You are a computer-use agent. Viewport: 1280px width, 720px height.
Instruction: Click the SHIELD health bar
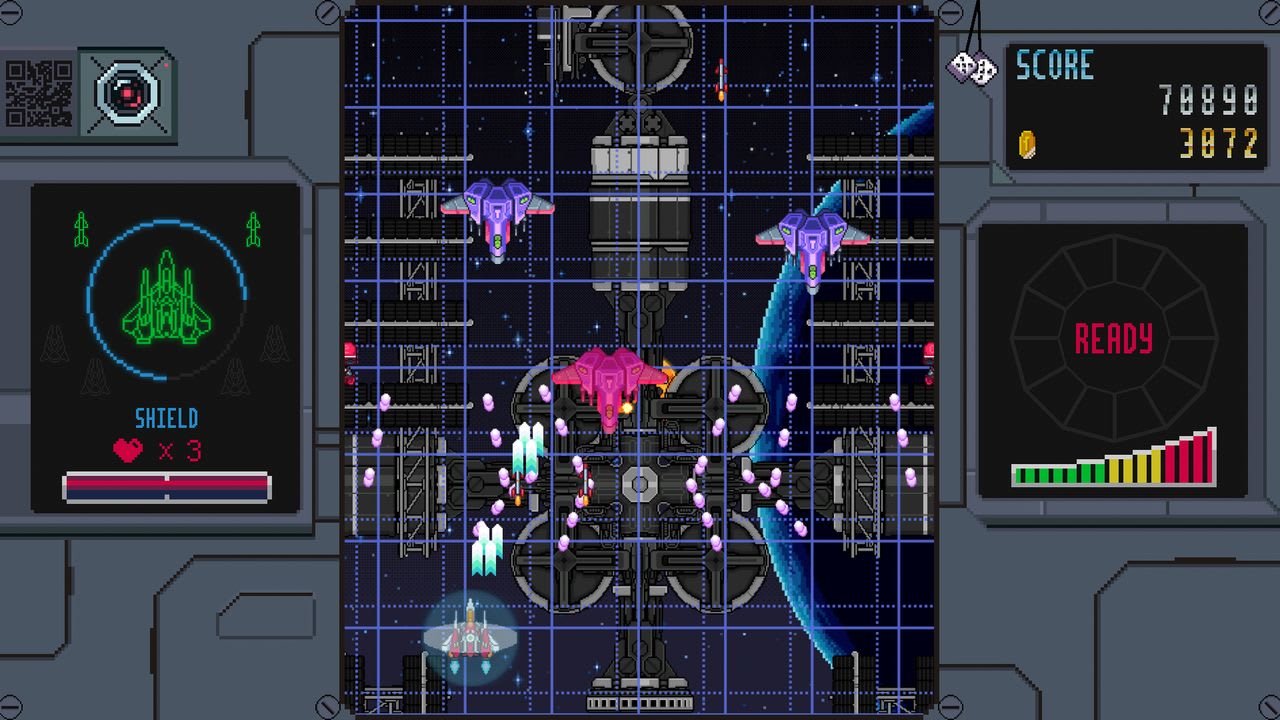165,485
